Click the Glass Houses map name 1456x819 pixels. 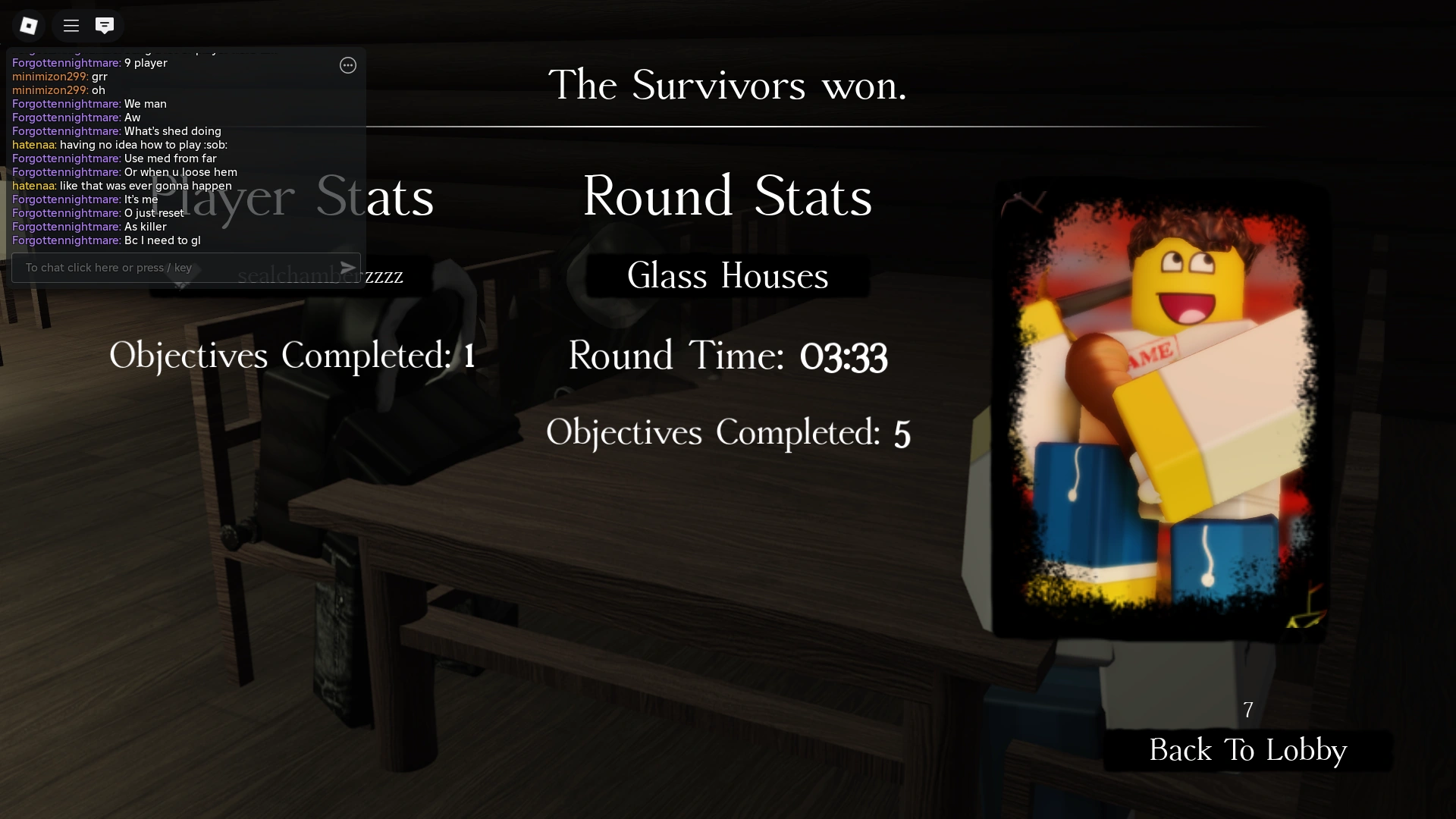(727, 275)
